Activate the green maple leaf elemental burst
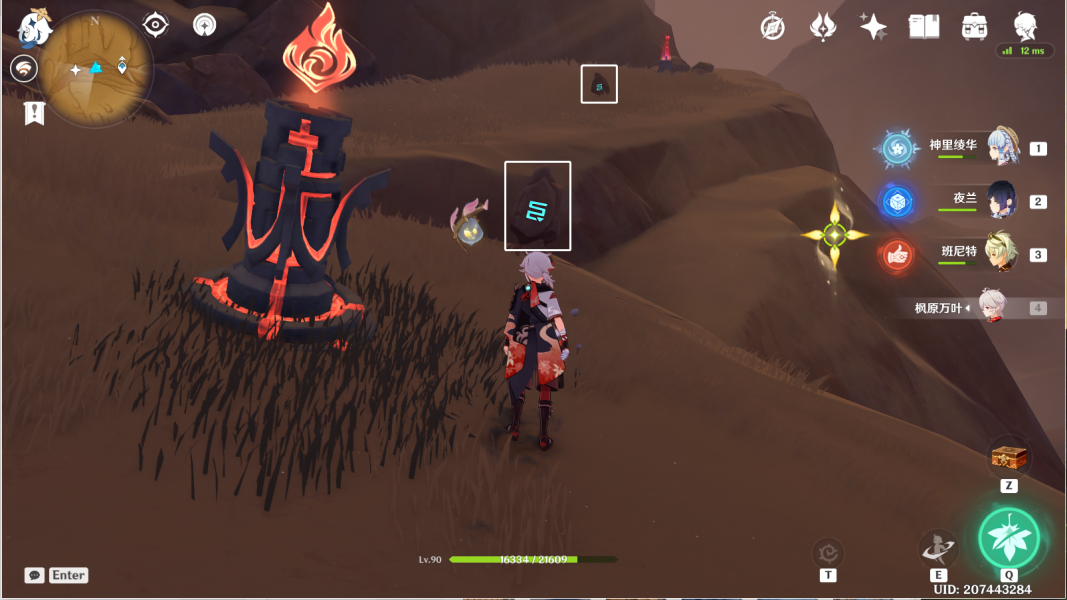Viewport: 1067px width, 600px height. (x=1009, y=538)
